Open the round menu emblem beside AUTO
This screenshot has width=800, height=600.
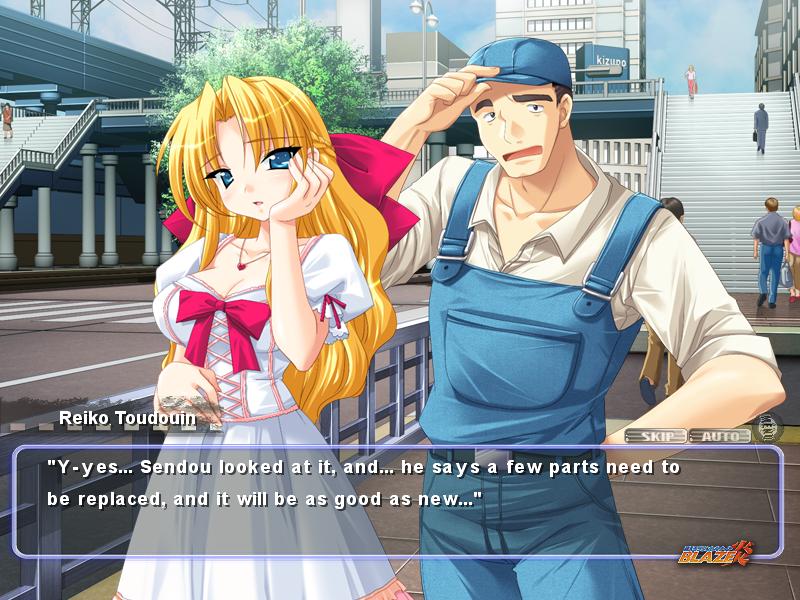(x=768, y=426)
